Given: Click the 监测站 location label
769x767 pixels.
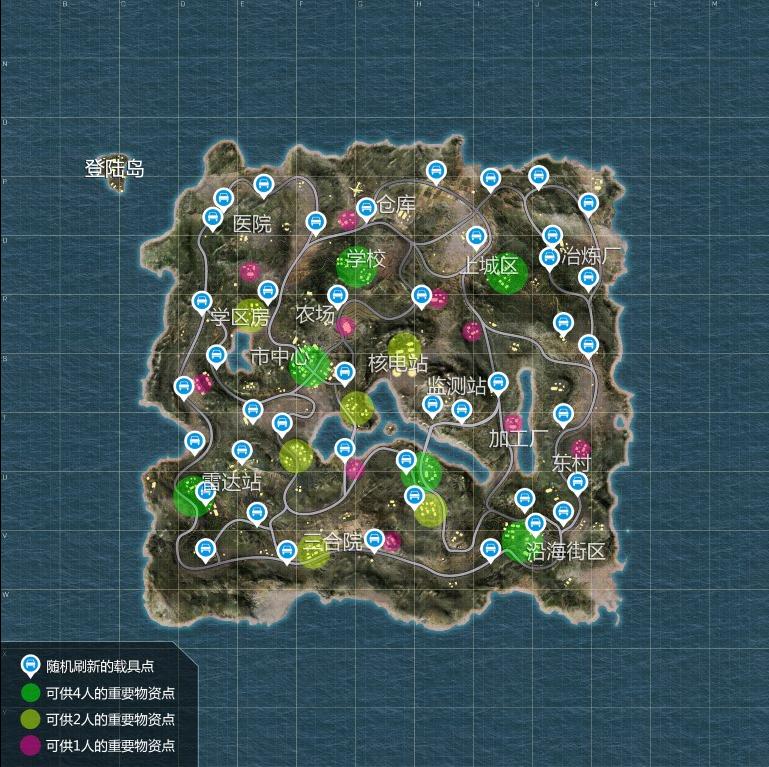Looking at the screenshot, I should point(456,386).
